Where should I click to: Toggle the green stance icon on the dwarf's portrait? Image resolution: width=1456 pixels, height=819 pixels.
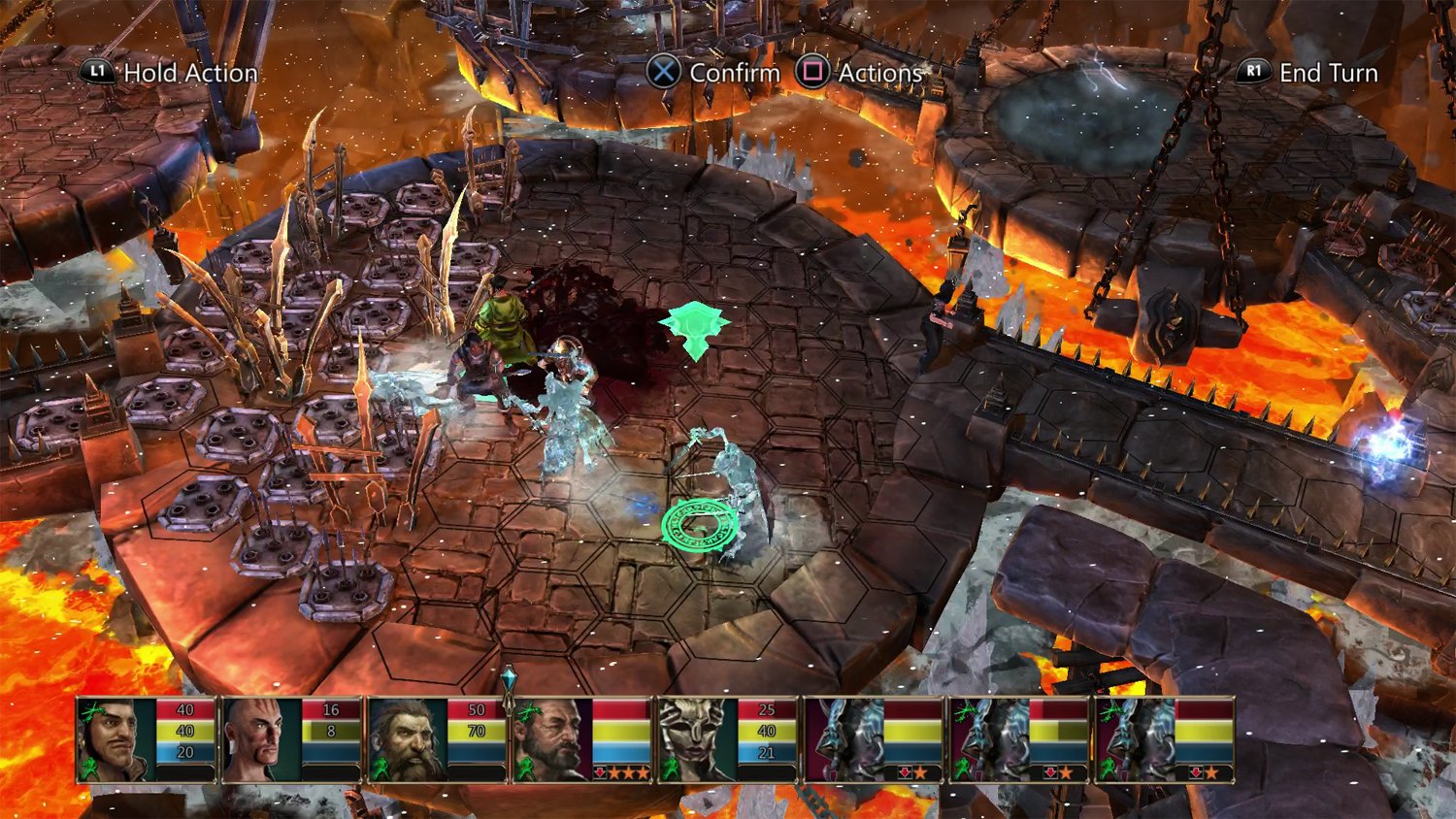coord(382,767)
